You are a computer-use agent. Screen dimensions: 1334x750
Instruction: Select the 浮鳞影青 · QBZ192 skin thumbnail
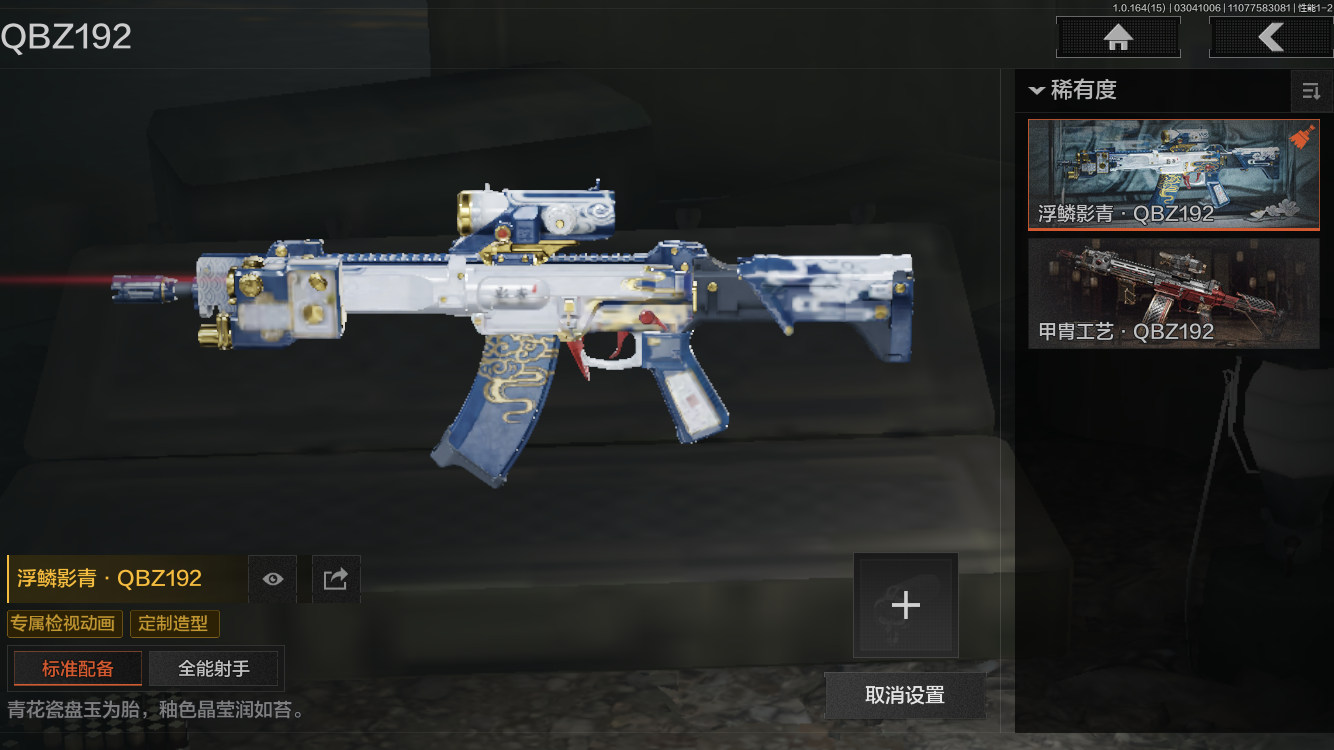pyautogui.click(x=1173, y=175)
